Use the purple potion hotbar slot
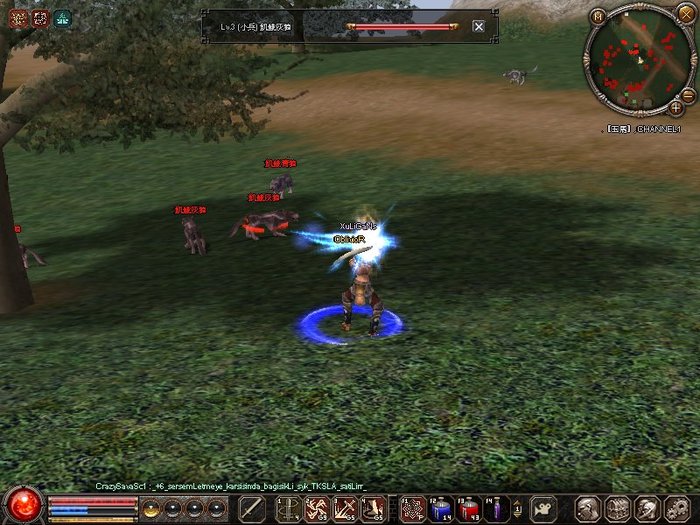The width and height of the screenshot is (700, 525). tap(496, 508)
